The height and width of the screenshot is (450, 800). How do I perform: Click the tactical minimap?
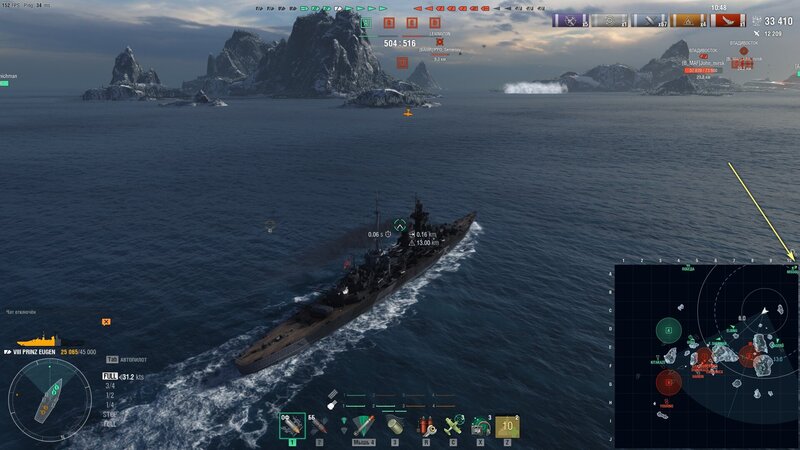click(x=706, y=356)
